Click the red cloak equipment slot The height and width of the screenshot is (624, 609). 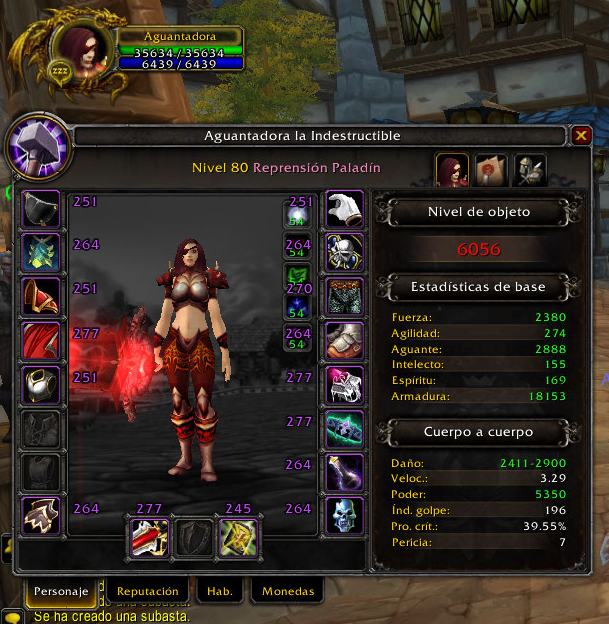pyautogui.click(x=41, y=340)
